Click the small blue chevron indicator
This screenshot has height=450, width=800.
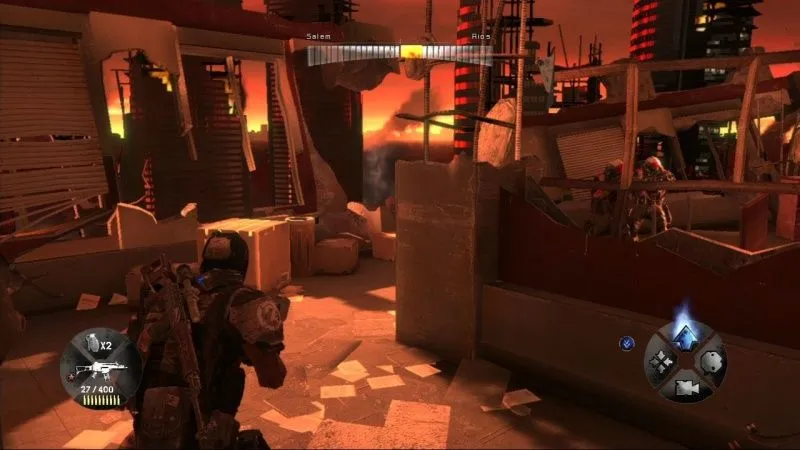click(626, 342)
